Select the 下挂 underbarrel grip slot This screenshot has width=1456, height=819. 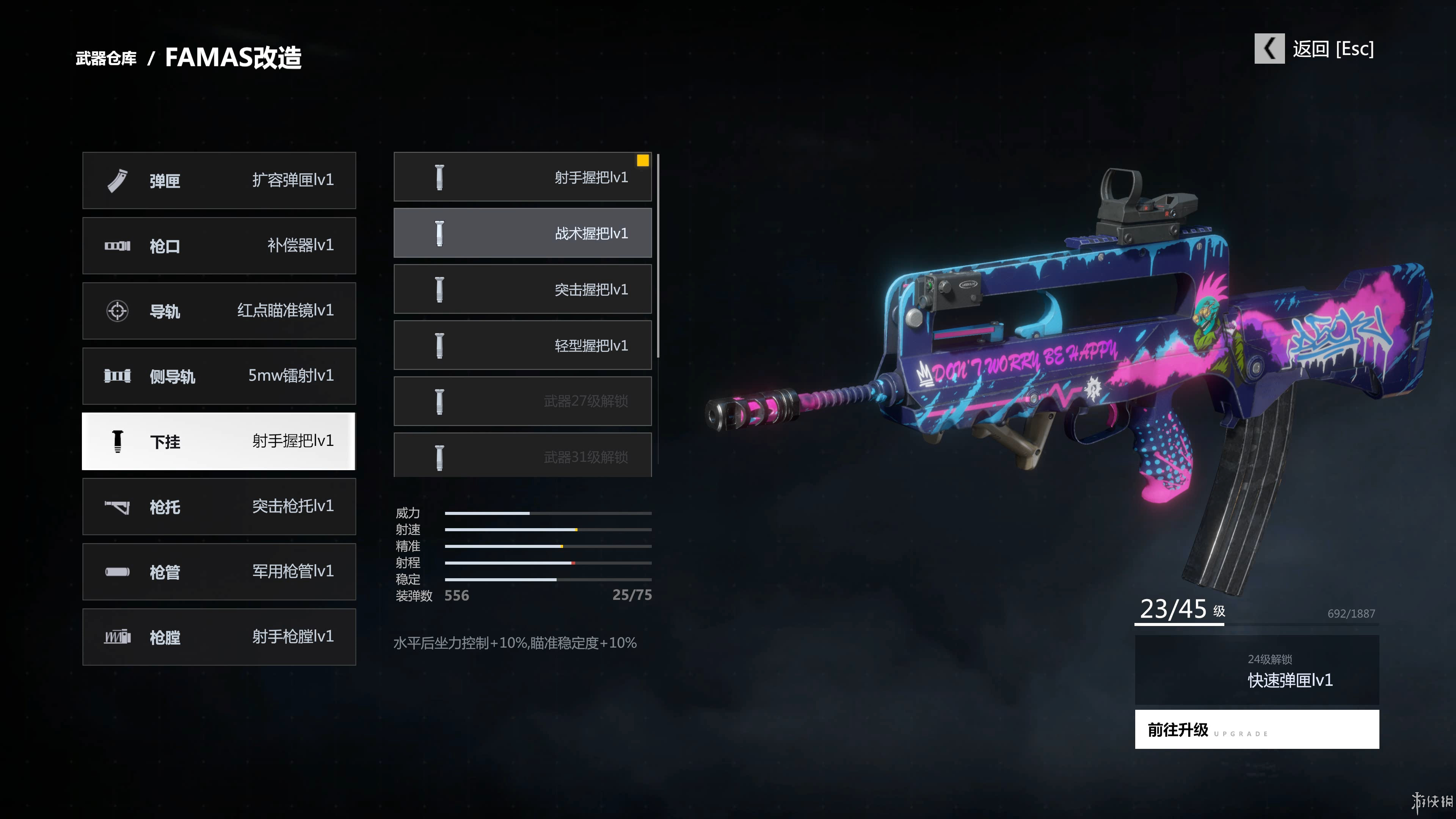[219, 441]
